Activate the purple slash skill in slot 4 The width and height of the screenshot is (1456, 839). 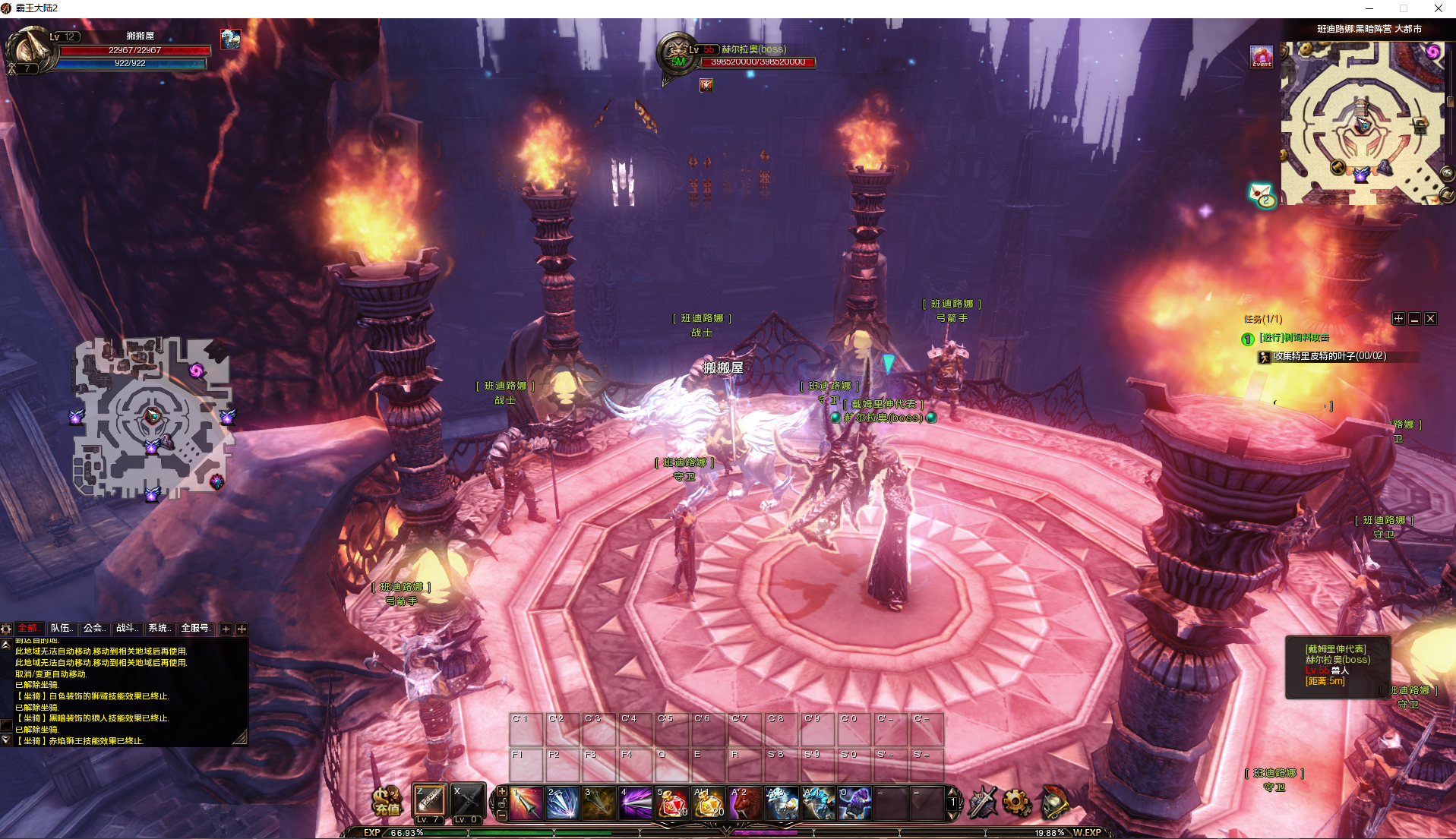(x=635, y=803)
